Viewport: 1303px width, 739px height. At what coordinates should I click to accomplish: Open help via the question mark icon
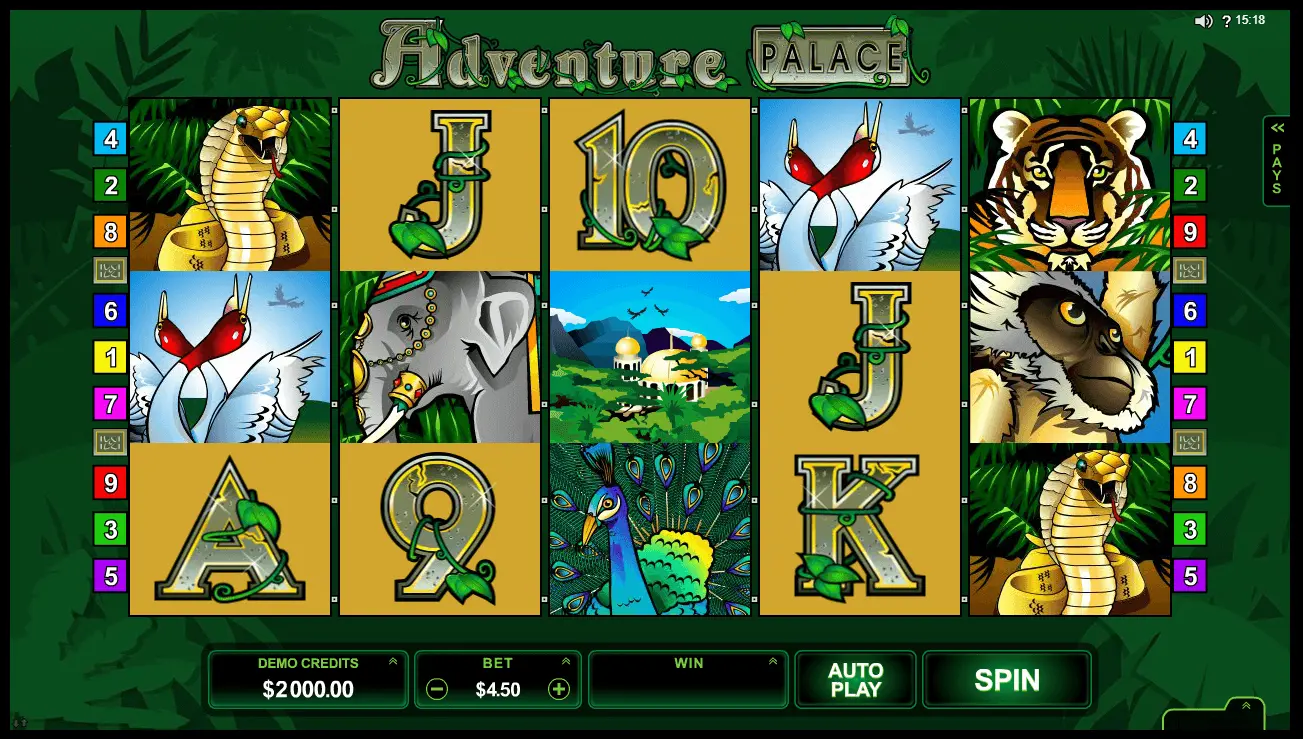click(x=1227, y=21)
